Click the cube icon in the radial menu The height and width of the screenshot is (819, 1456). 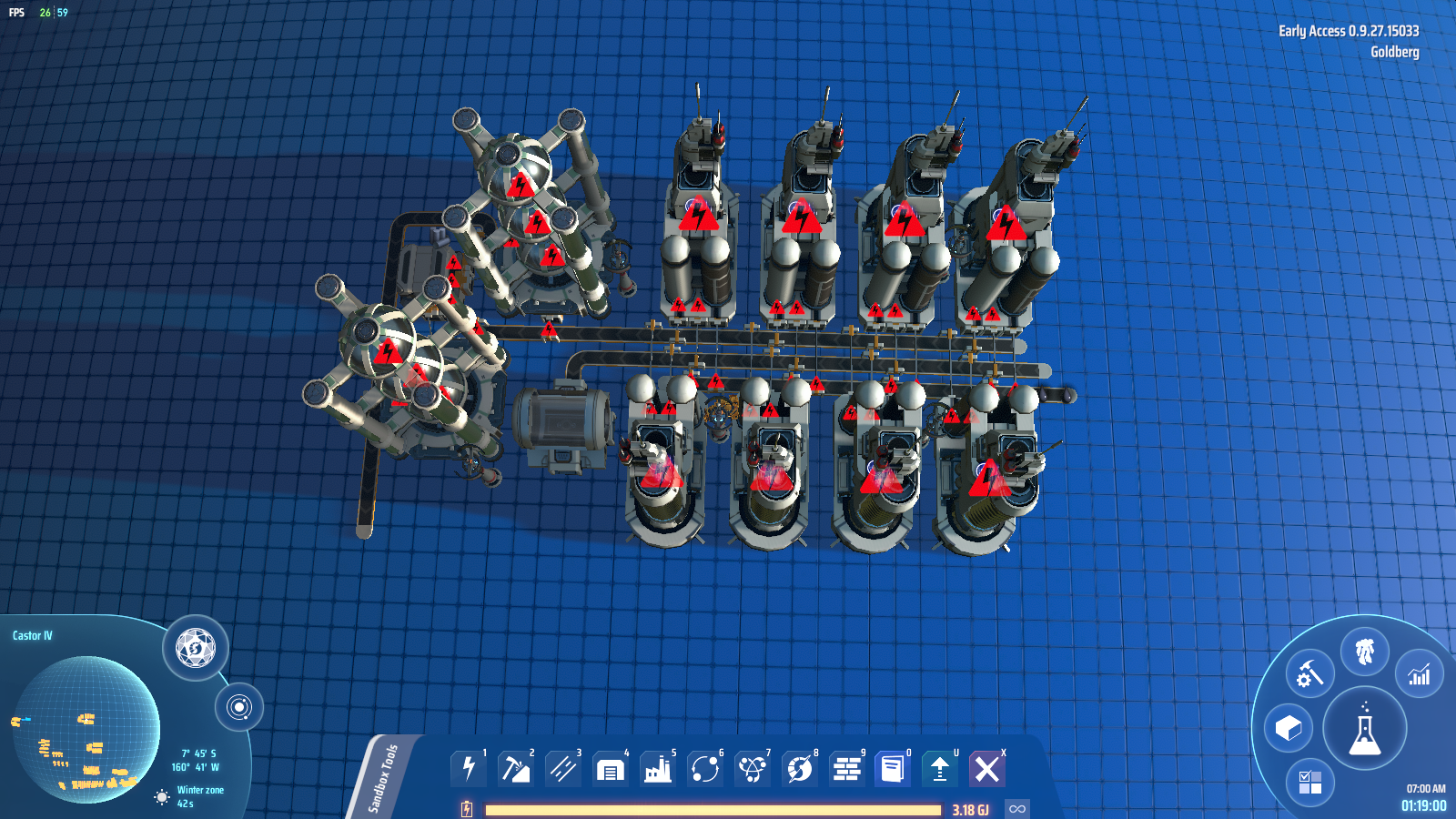point(1287,729)
